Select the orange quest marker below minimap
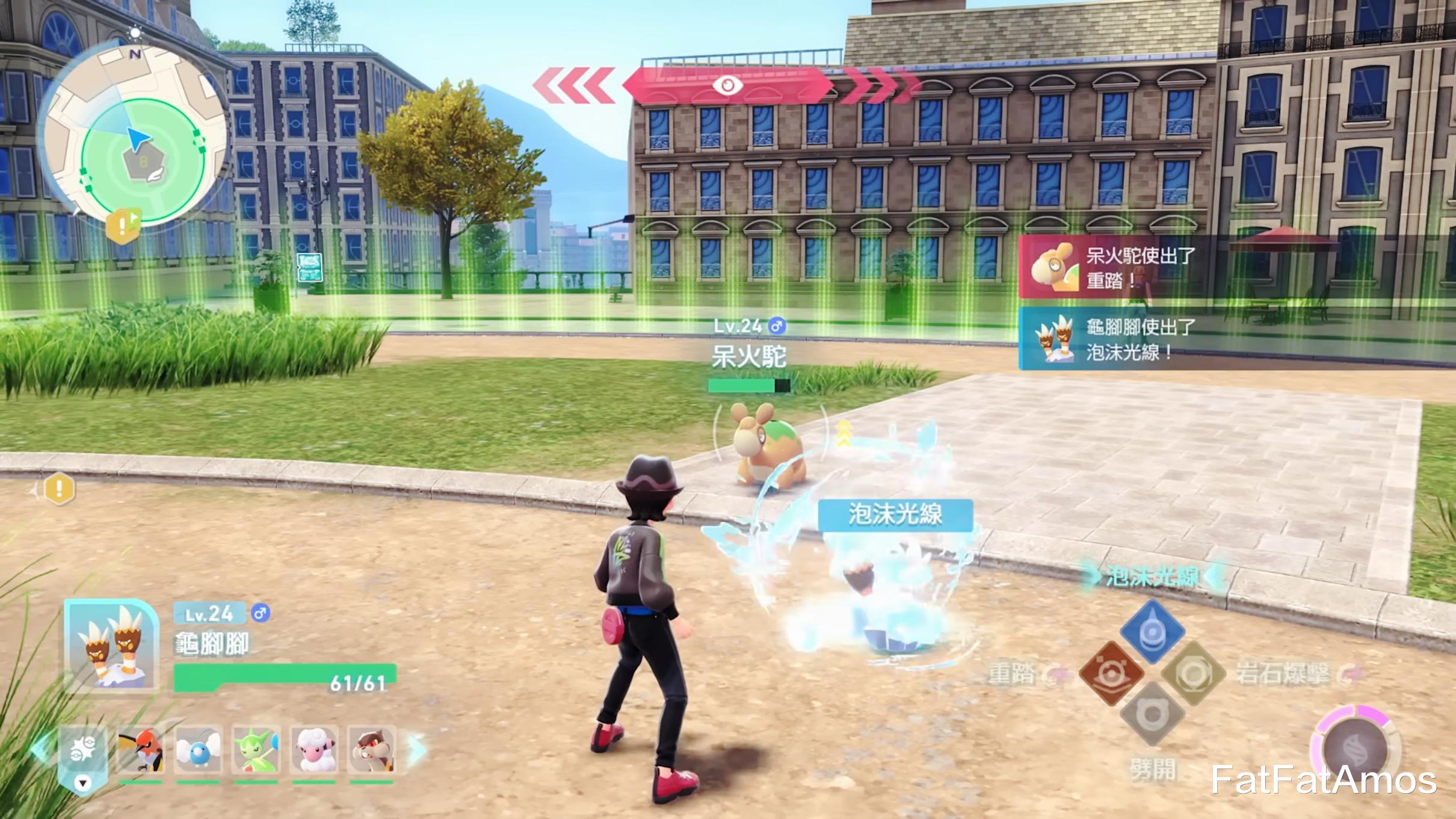The image size is (1456, 819). point(123,226)
